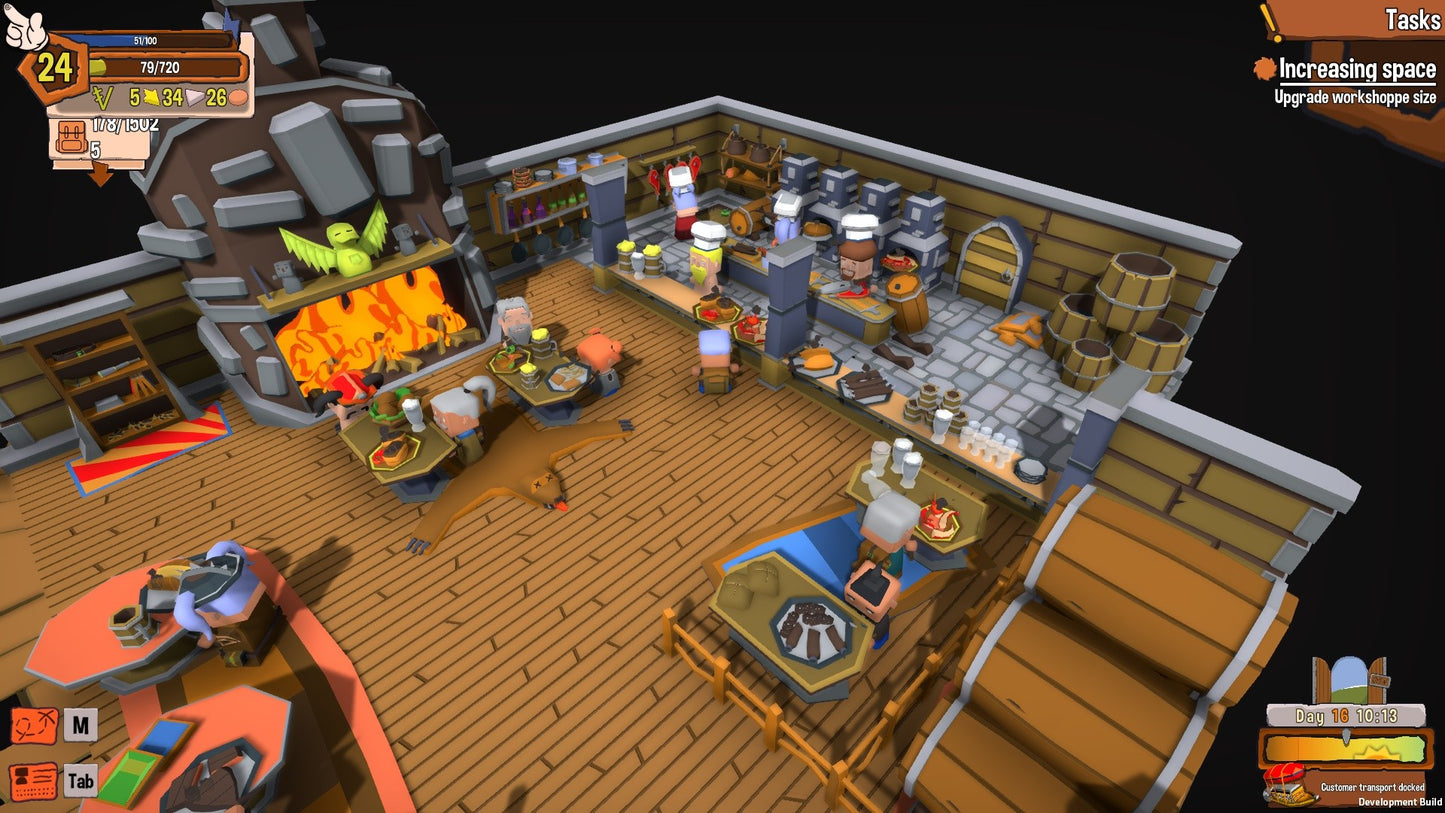Expand the backpack panel via the down arrow
The image size is (1445, 813).
[x=101, y=175]
